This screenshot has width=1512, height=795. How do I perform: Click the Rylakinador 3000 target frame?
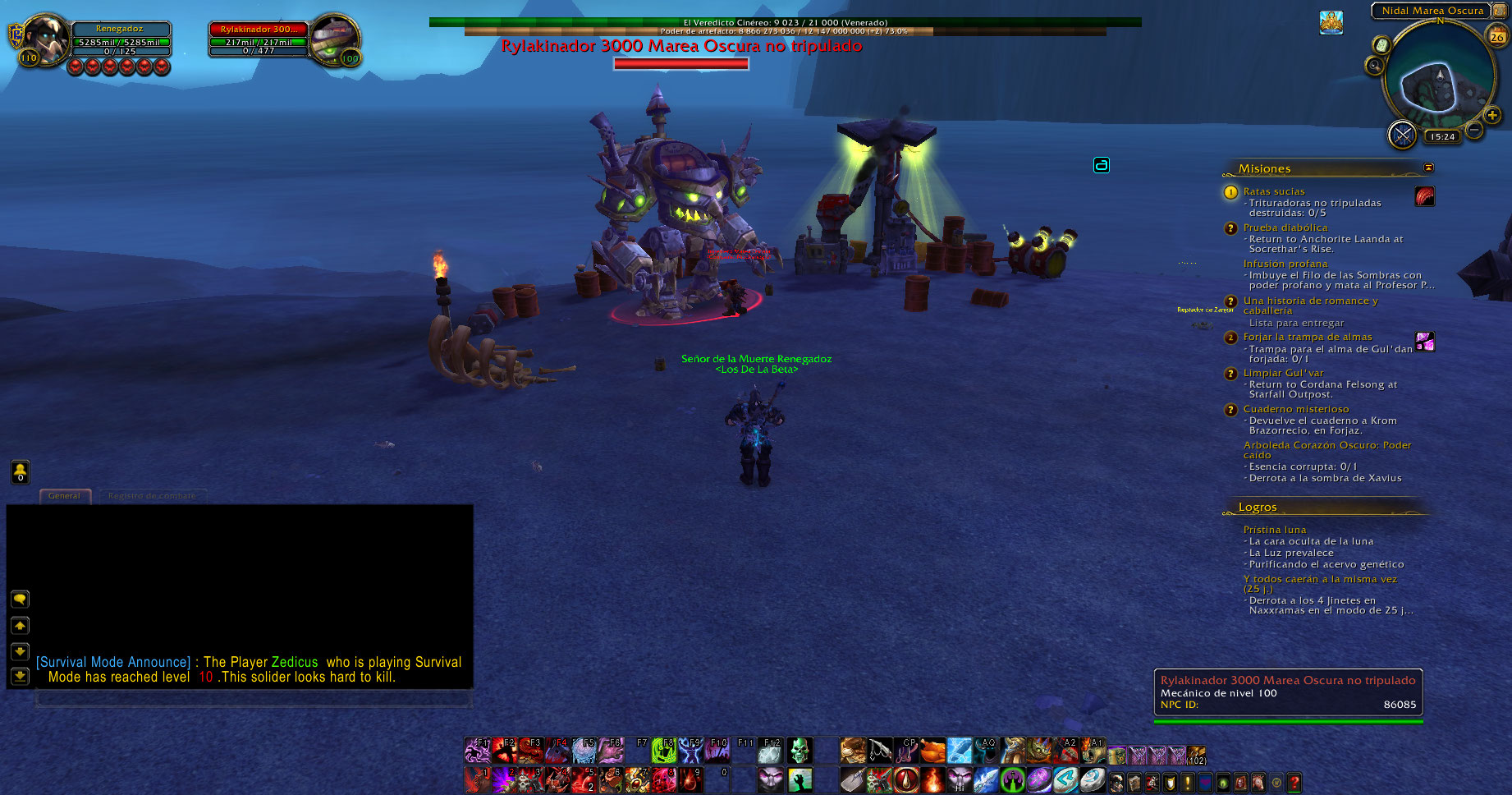coord(259,39)
